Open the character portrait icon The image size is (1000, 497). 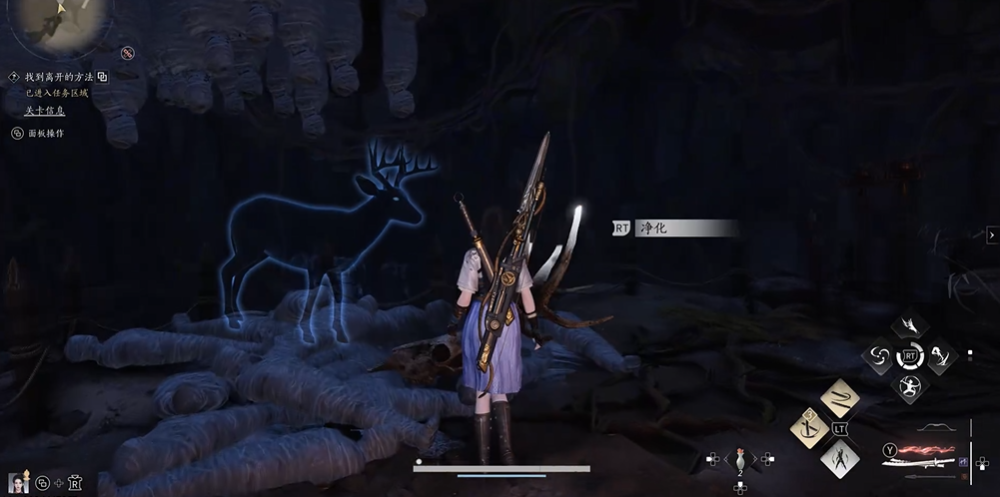point(17,483)
